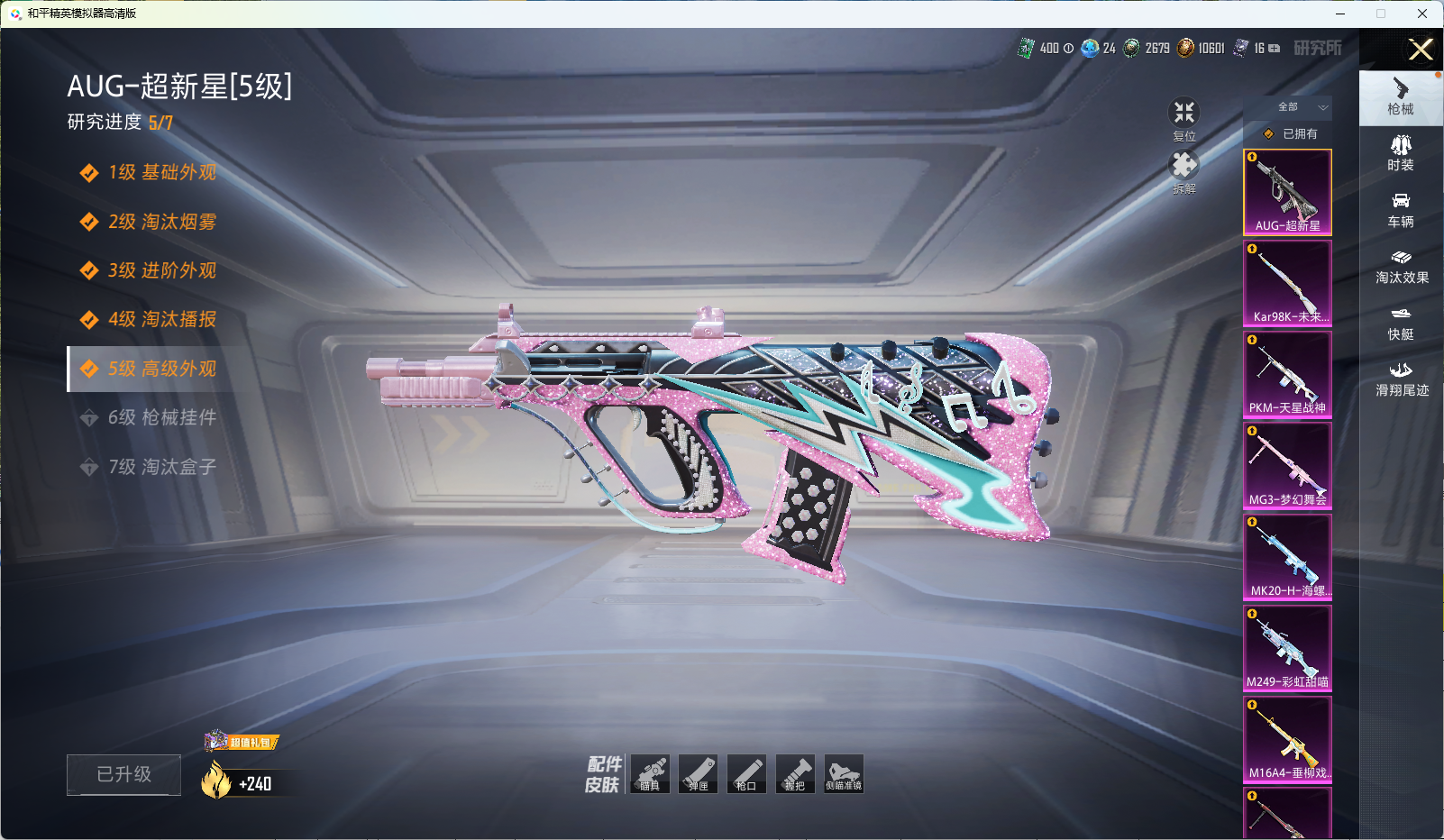
Task: Switch to the 淘汰效果 tab
Action: [1401, 266]
